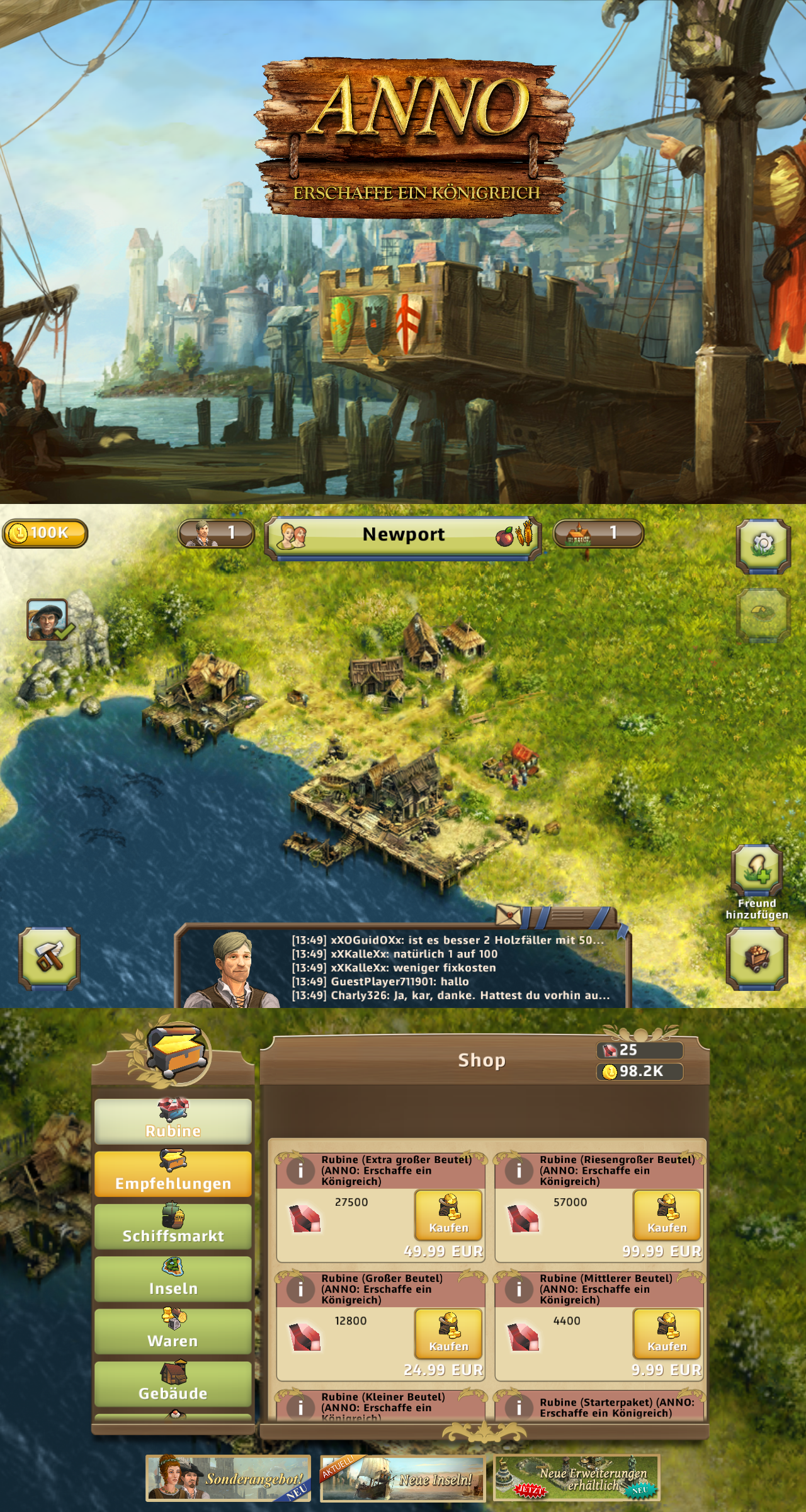Open the build menu hammer button

(x=49, y=958)
